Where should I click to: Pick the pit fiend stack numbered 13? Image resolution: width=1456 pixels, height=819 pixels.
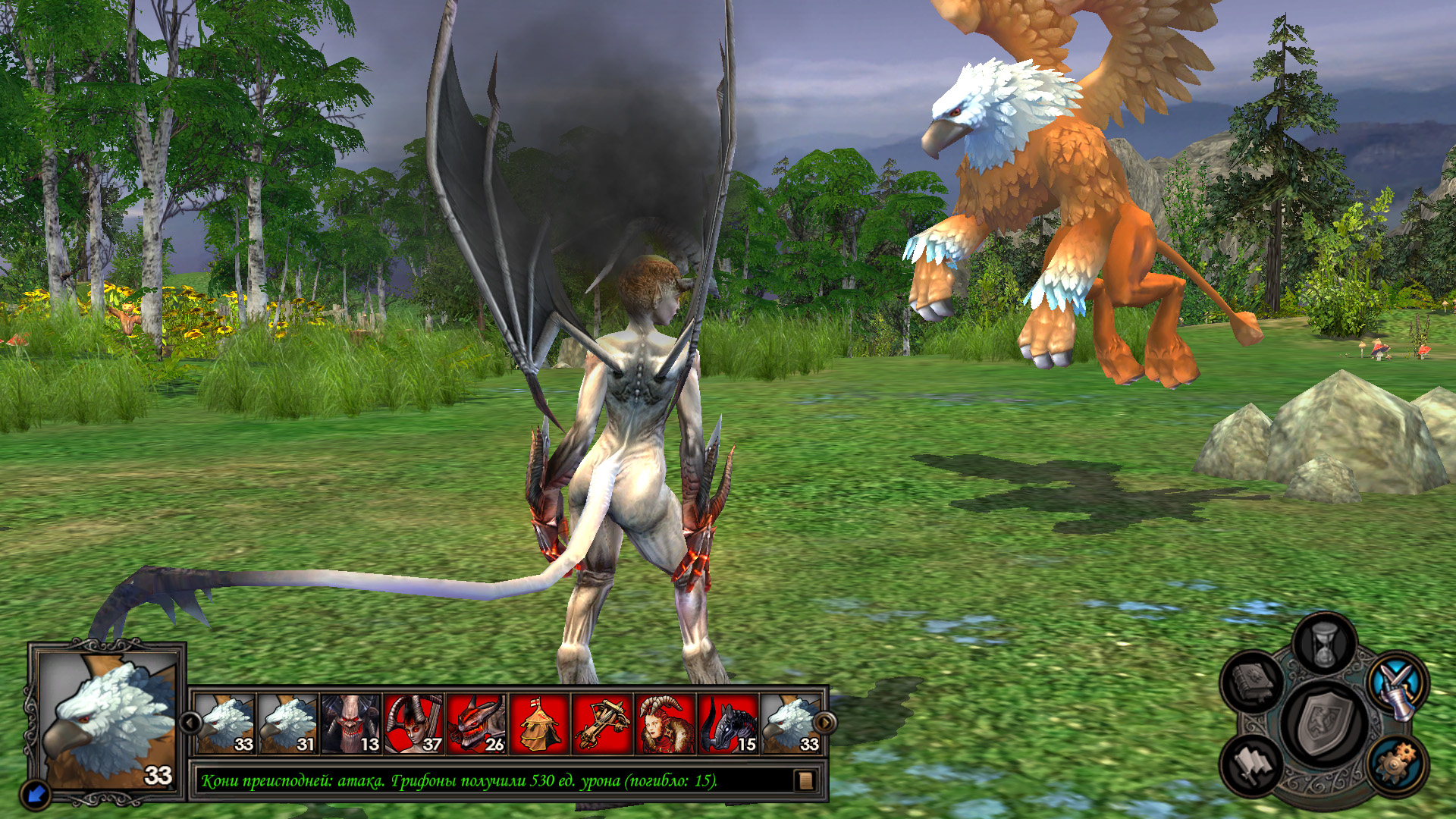tap(350, 724)
